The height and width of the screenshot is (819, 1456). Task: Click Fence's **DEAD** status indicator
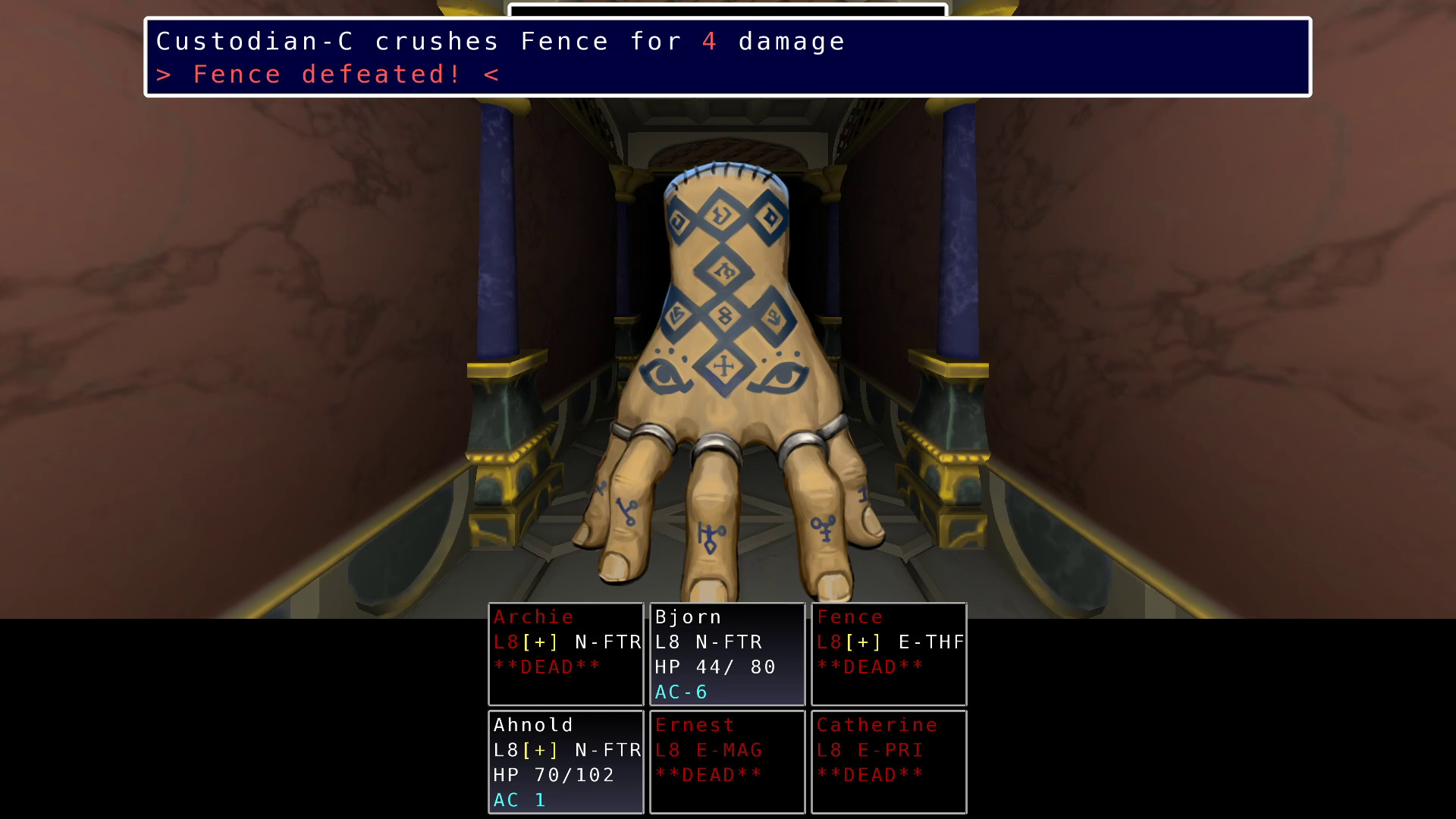(x=871, y=667)
